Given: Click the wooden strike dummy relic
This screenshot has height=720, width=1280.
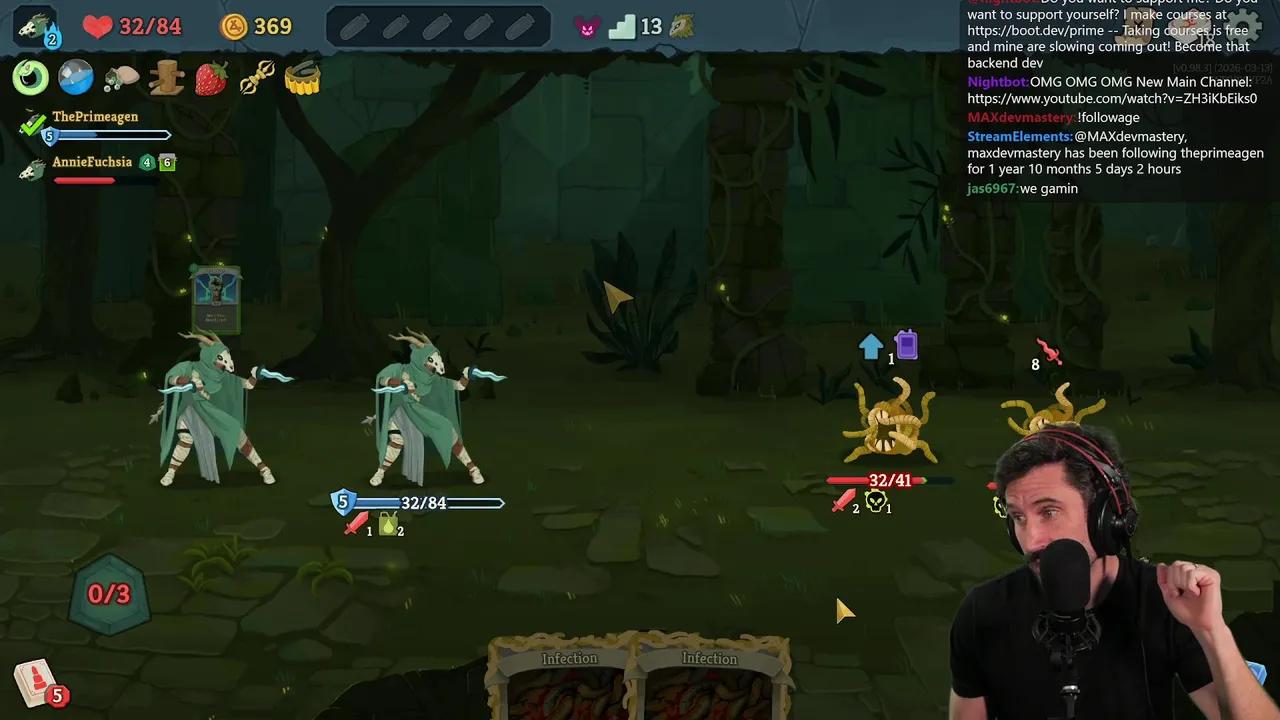Looking at the screenshot, I should (x=166, y=78).
